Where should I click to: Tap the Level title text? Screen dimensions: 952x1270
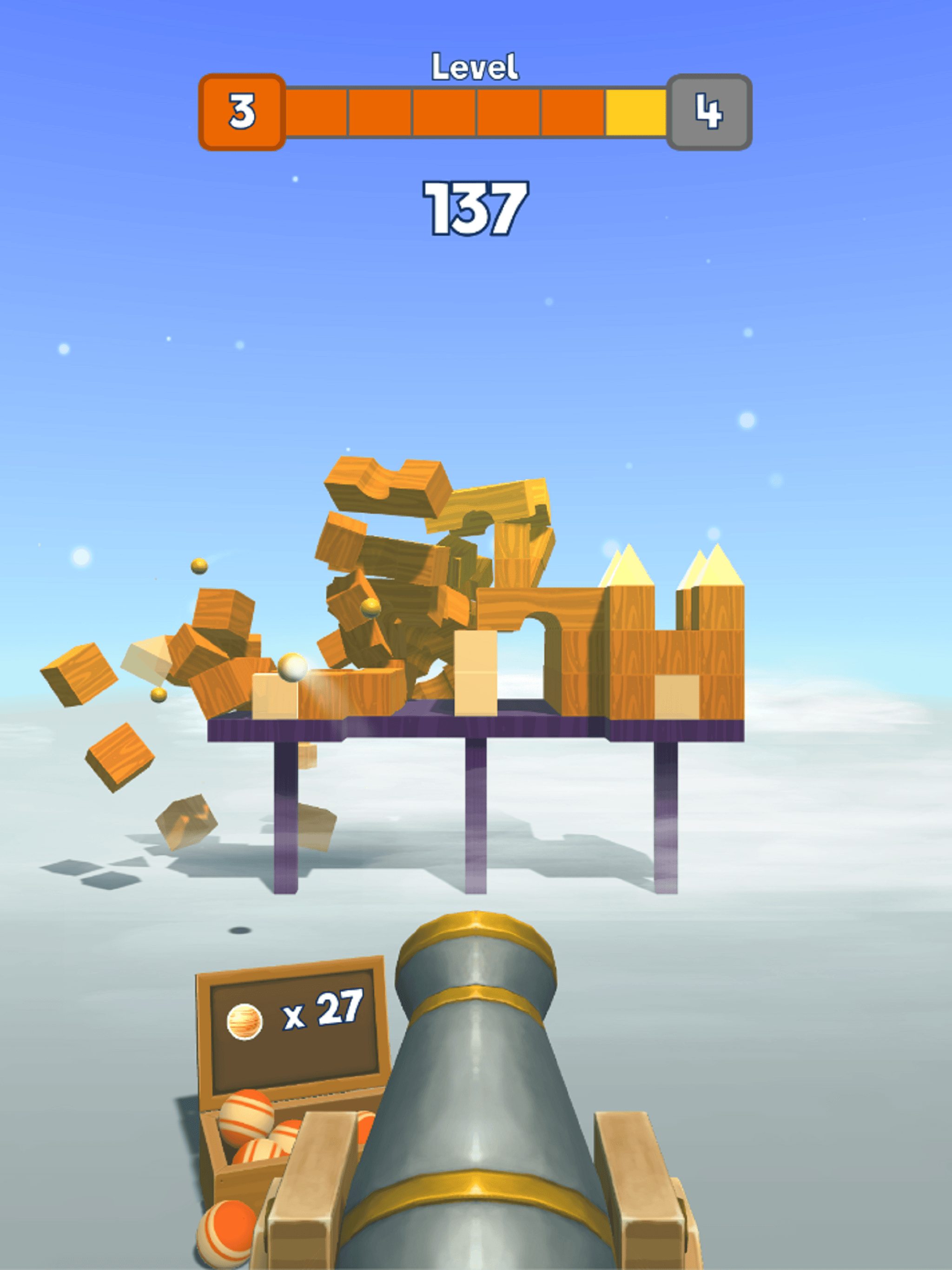(x=476, y=65)
